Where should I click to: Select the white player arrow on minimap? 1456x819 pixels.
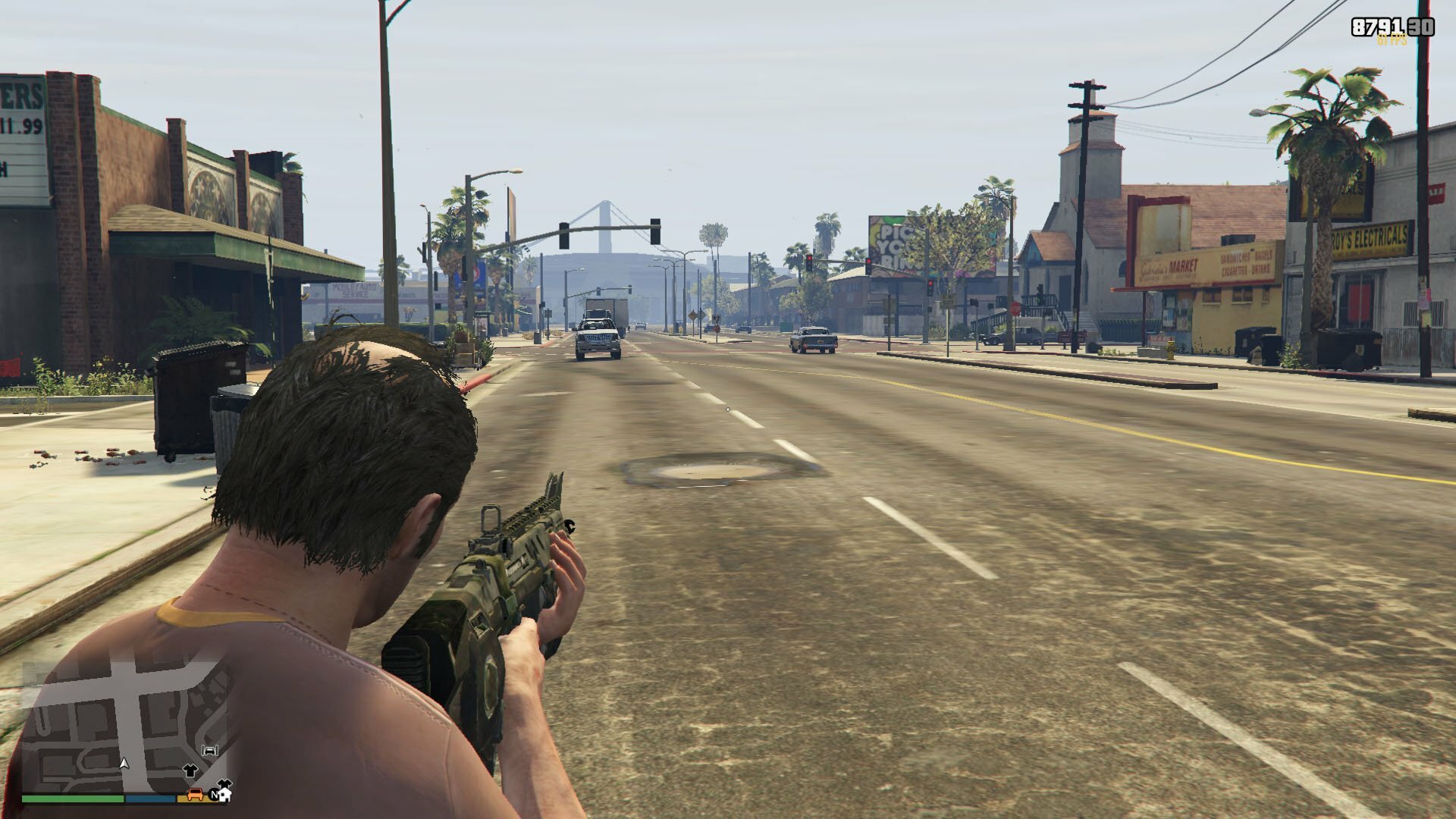[124, 762]
